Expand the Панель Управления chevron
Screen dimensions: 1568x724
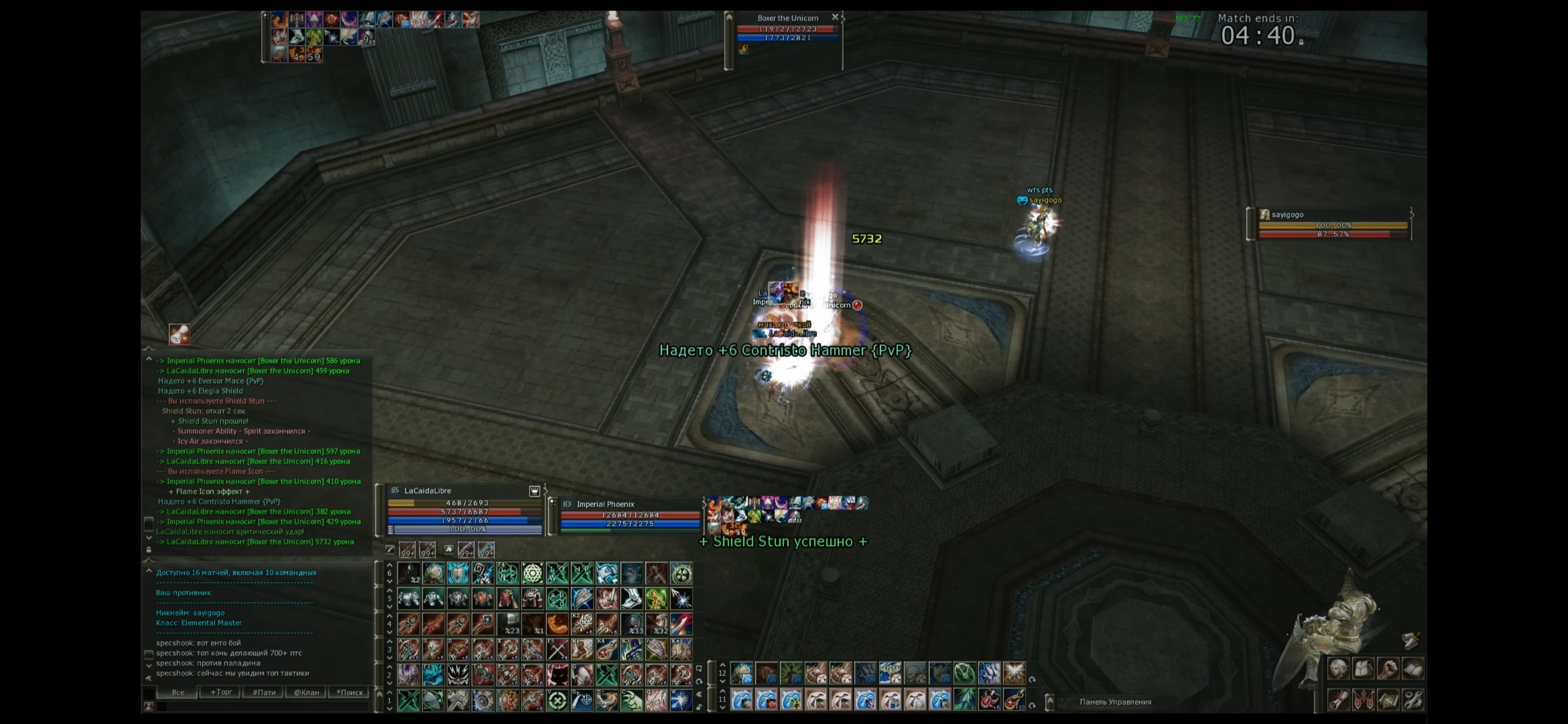click(1050, 702)
